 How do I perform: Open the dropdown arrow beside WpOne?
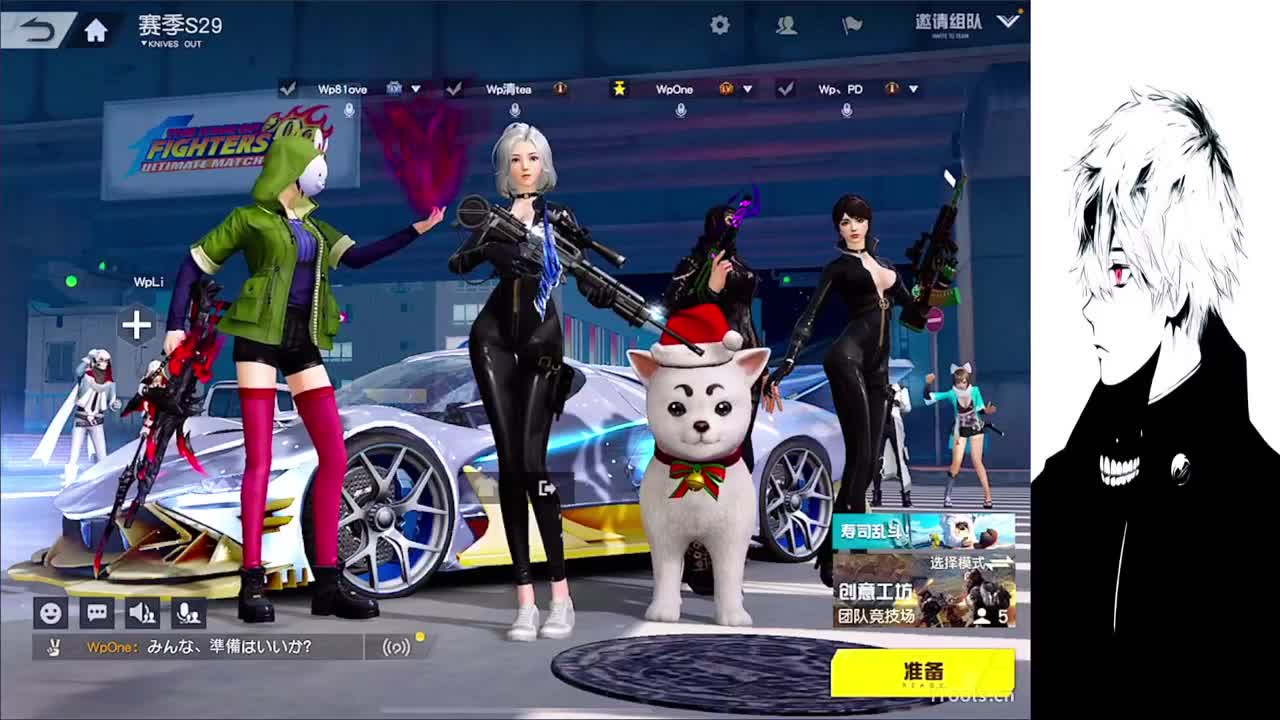tap(745, 88)
